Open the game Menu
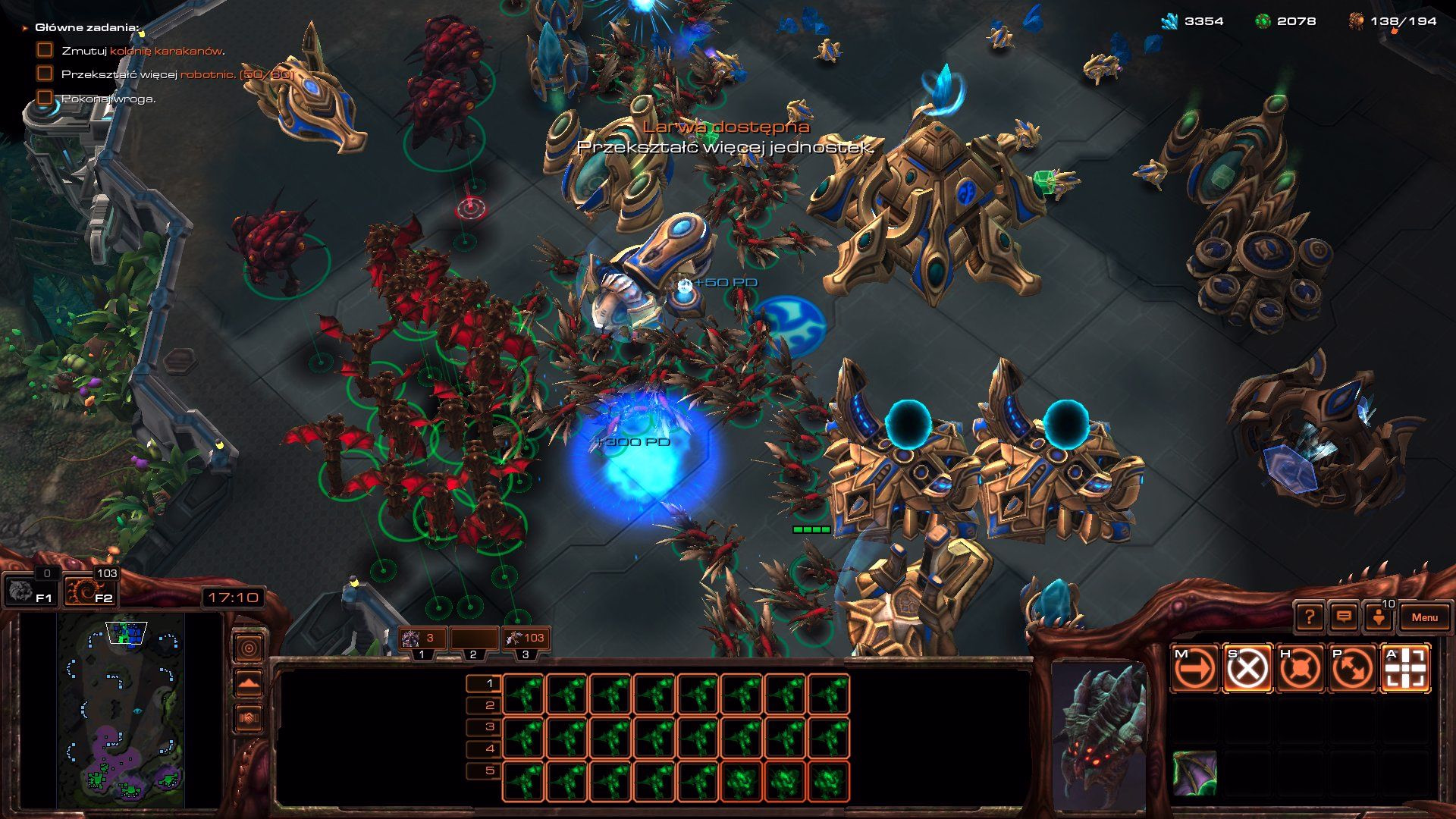The height and width of the screenshot is (819, 1456). (1423, 617)
